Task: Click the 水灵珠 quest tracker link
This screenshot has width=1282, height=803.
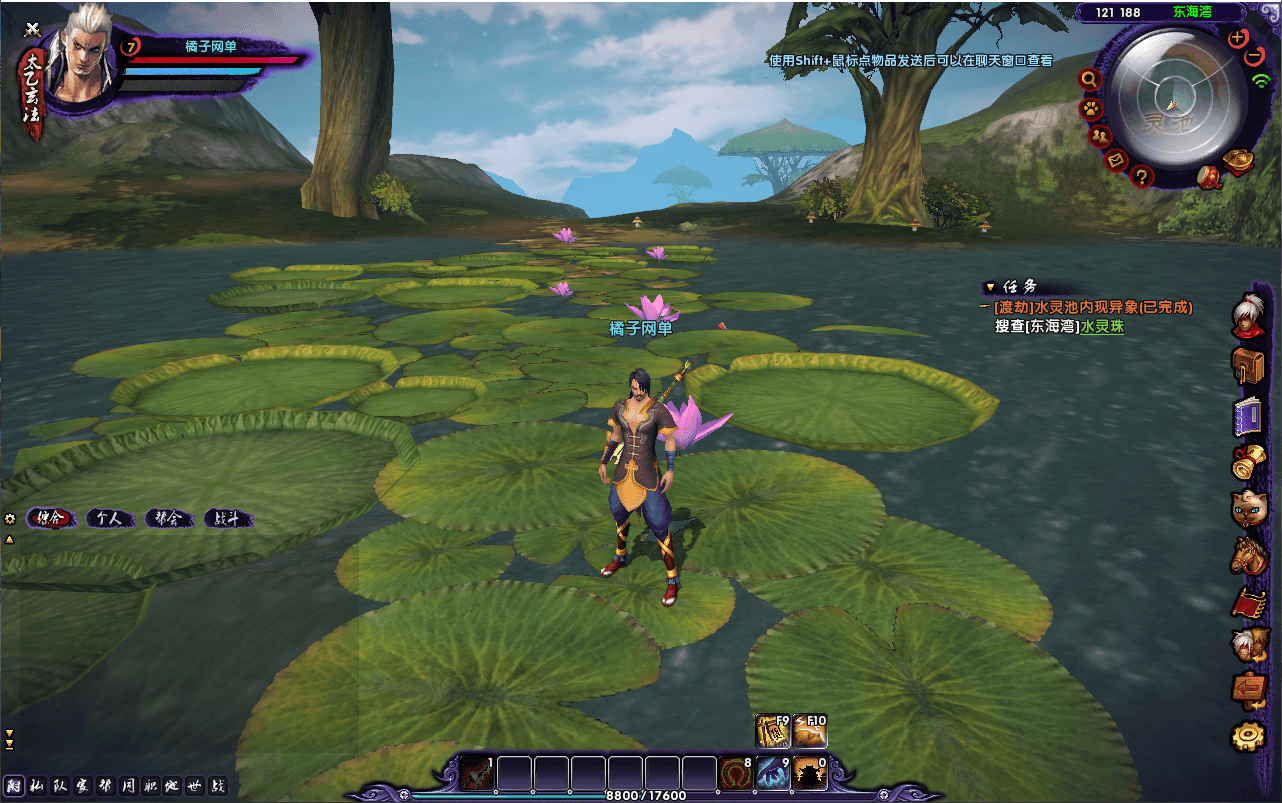Action: pos(1101,326)
